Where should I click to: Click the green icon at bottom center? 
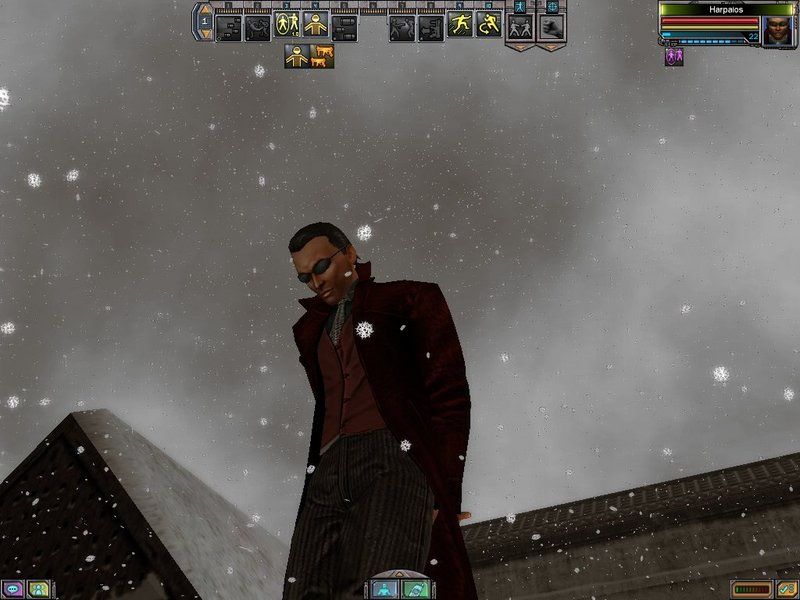(x=415, y=589)
